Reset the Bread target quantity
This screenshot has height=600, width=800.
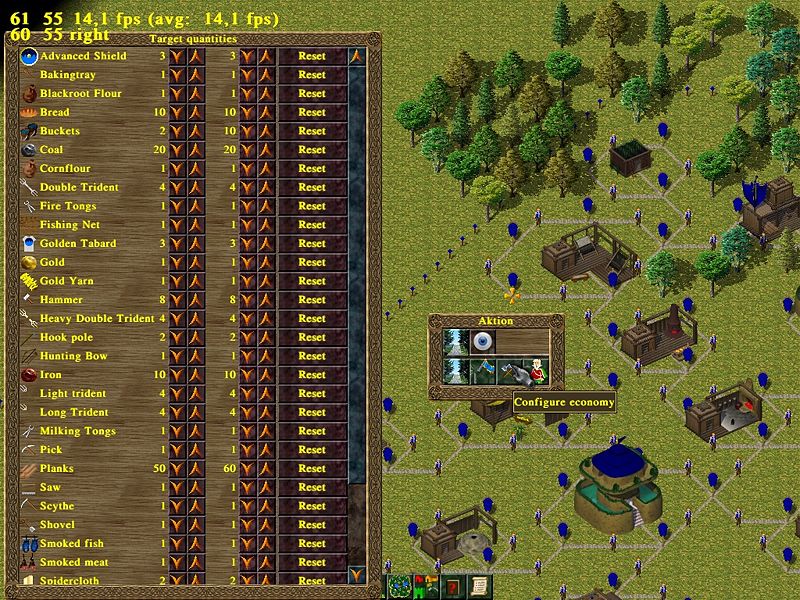click(311, 112)
